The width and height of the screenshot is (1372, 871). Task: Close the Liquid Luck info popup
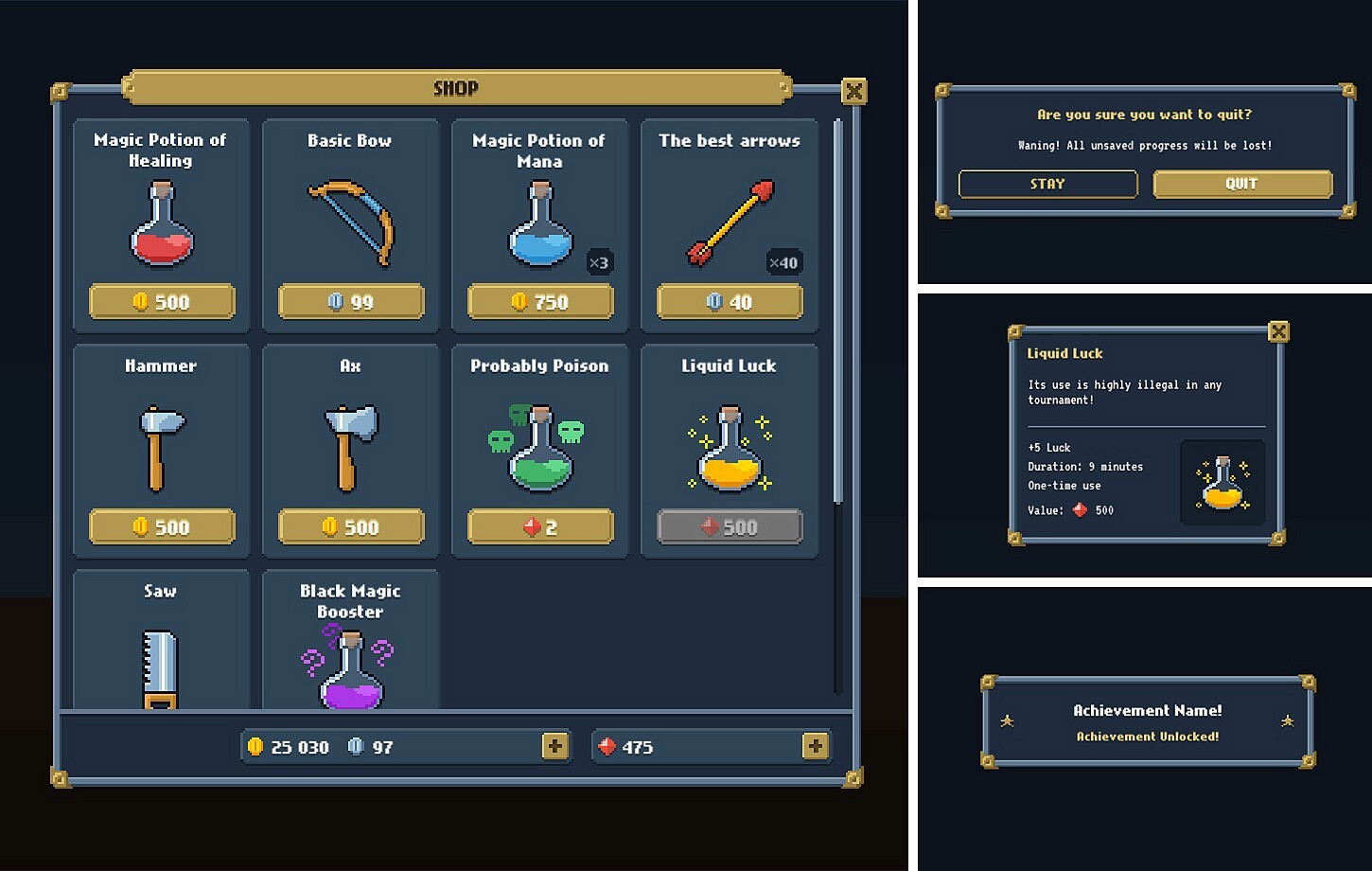pos(1278,331)
